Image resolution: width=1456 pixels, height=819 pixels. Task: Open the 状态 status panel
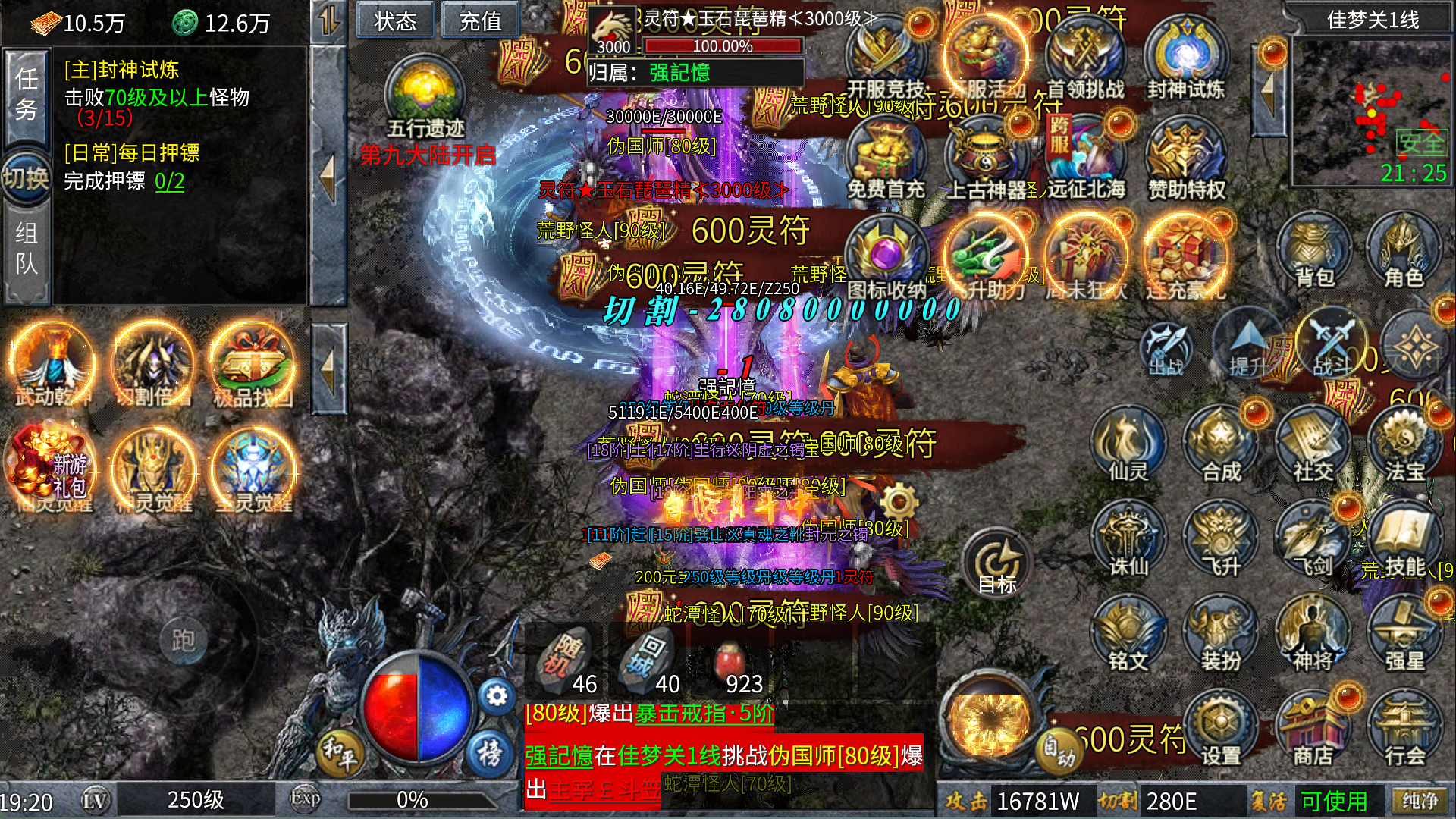(x=395, y=20)
